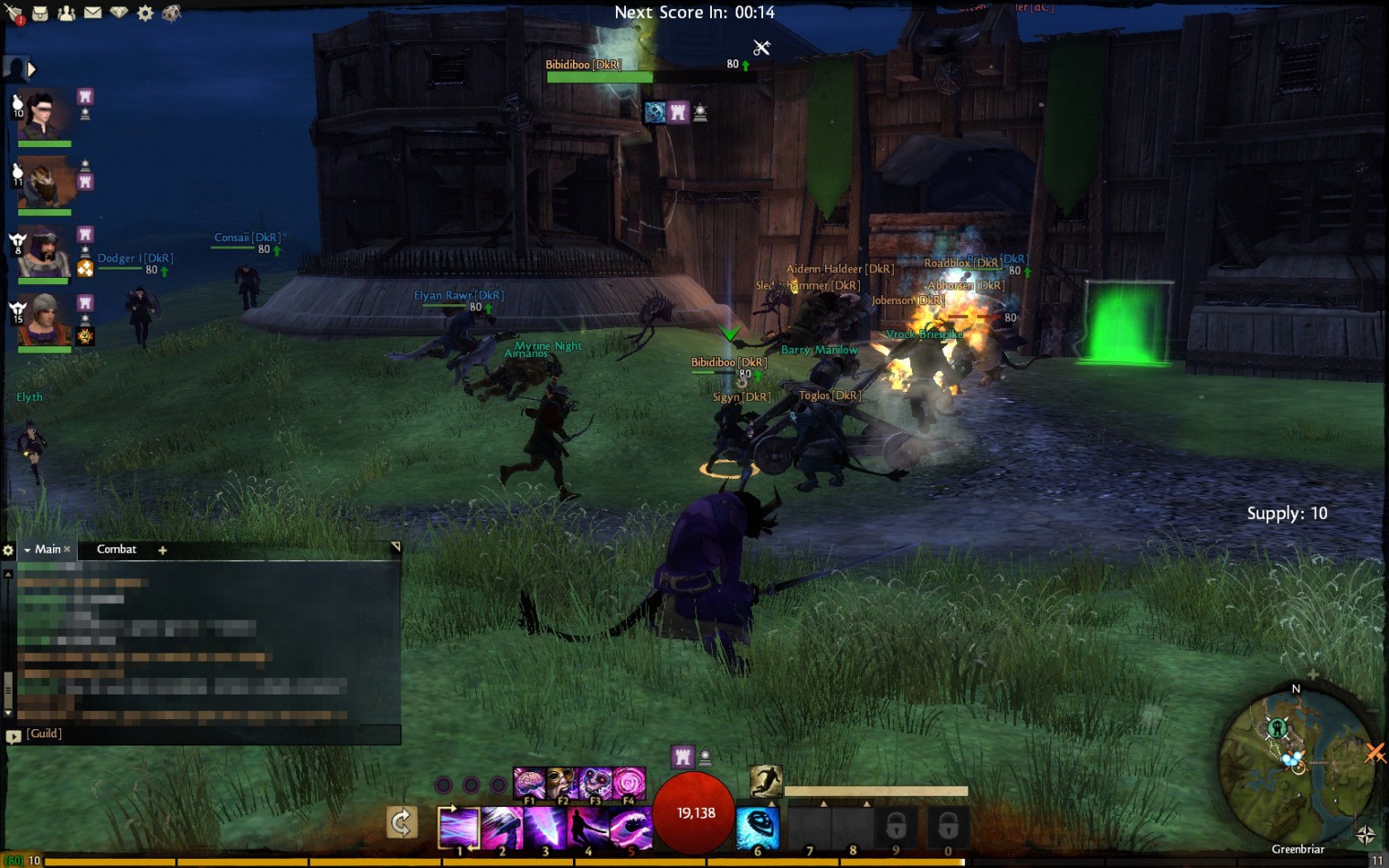This screenshot has width=1389, height=868.
Task: Use the blue mask healing skill
Action: (758, 827)
